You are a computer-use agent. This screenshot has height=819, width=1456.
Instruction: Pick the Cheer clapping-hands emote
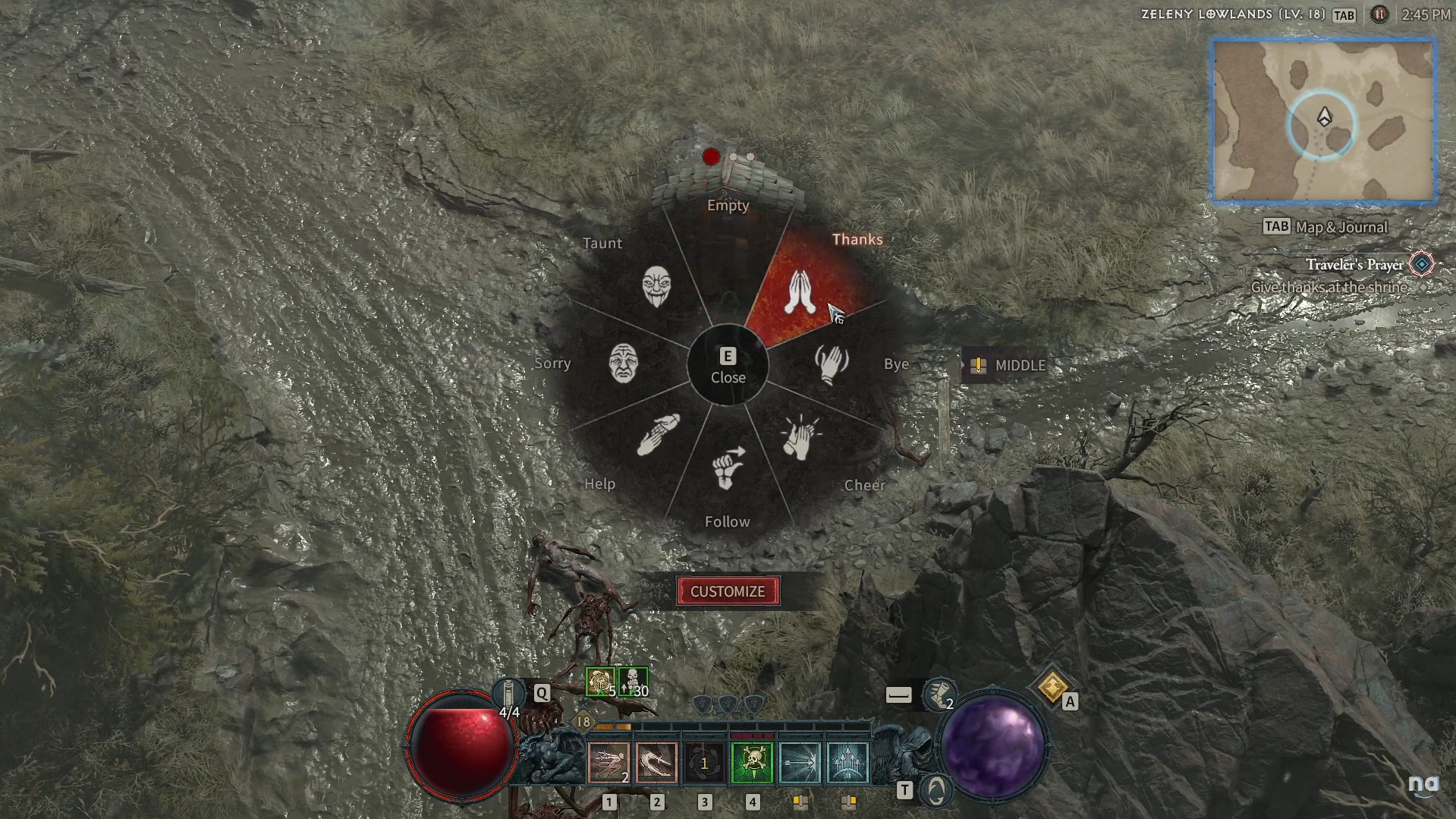point(799,438)
